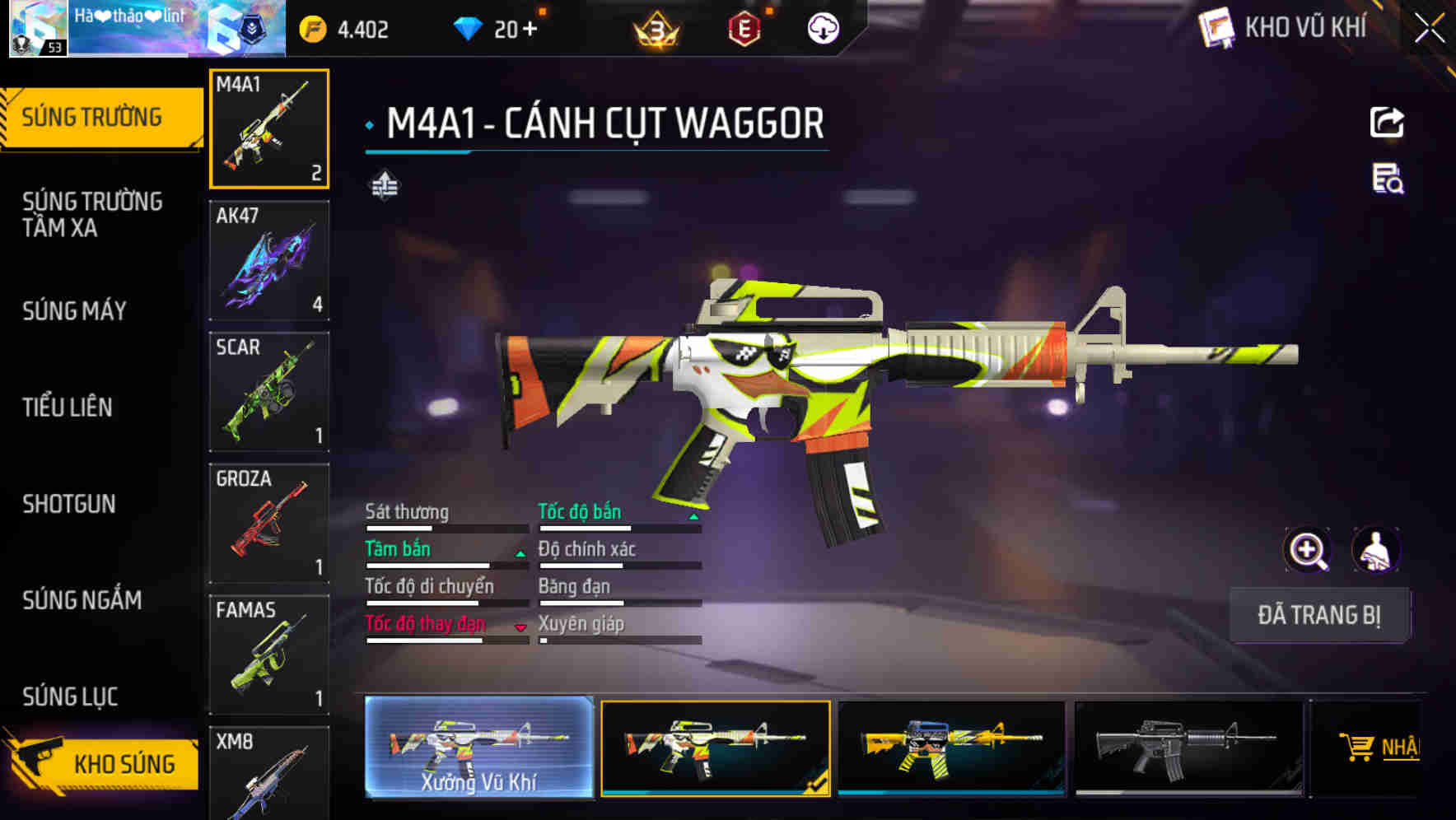Choose the SCAR weapon tile
This screenshot has width=1456, height=820.
point(269,392)
